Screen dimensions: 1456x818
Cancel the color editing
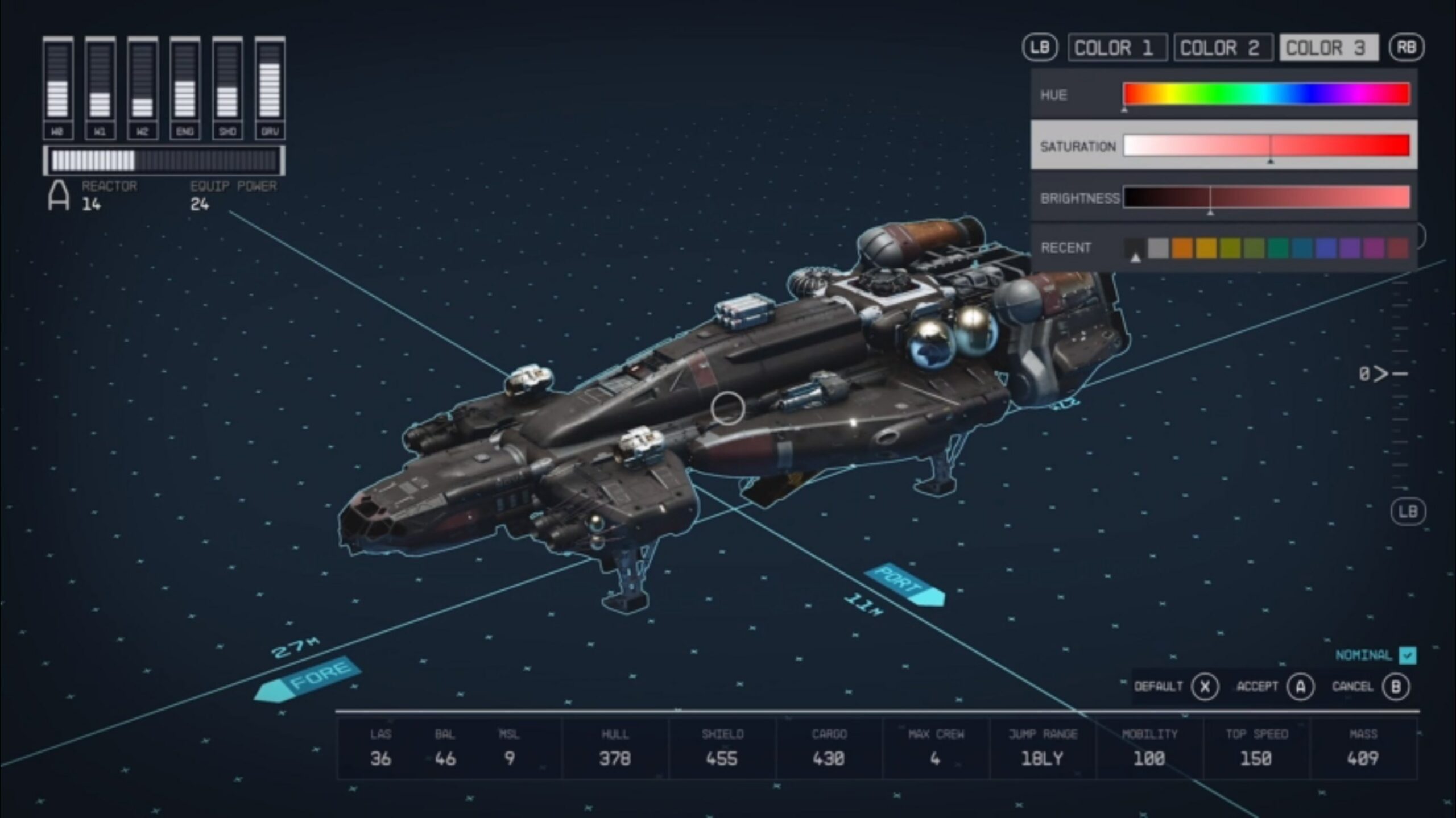tap(1396, 687)
